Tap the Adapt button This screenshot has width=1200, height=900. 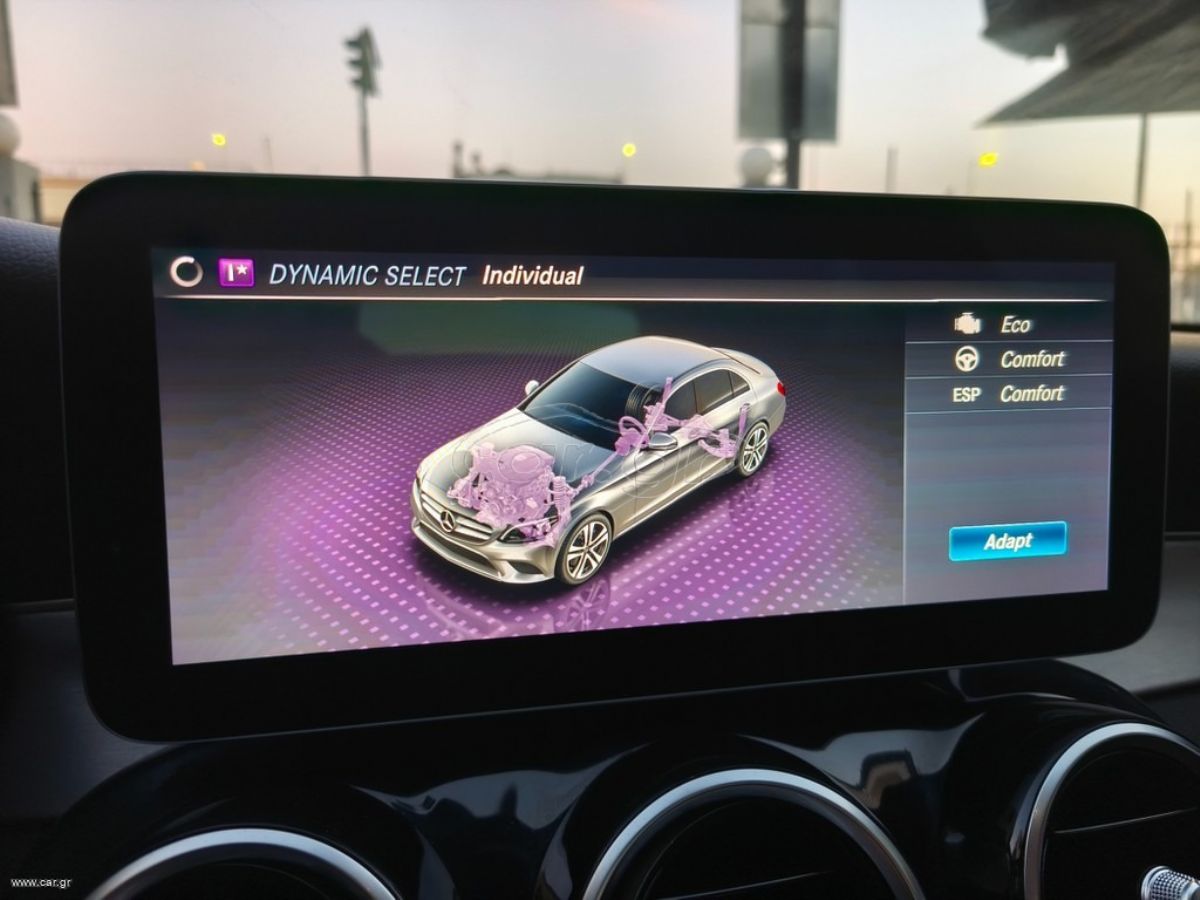click(1007, 541)
